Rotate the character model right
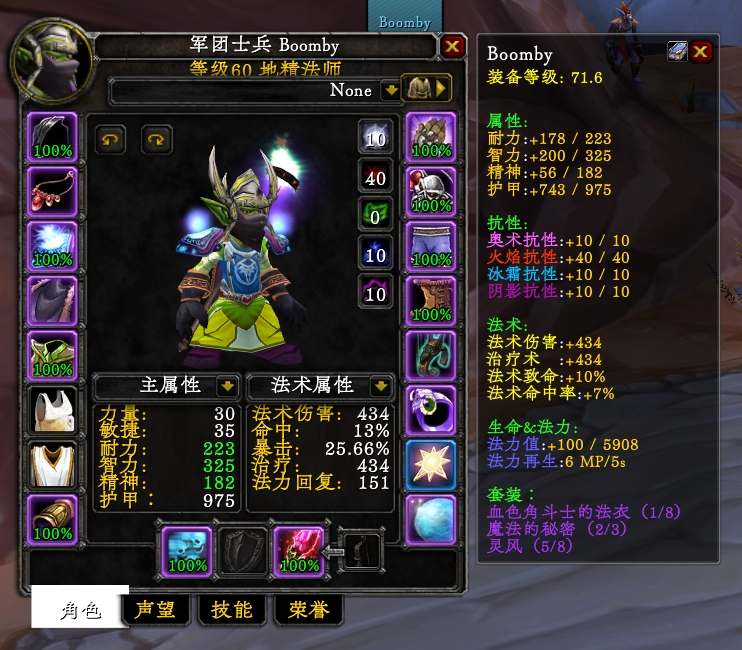 point(157,139)
